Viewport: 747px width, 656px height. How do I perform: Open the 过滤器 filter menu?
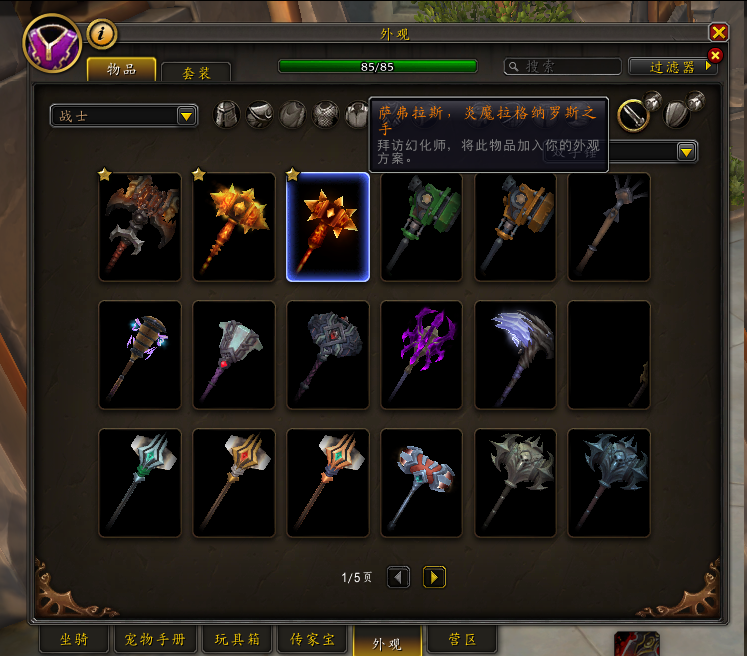point(673,66)
